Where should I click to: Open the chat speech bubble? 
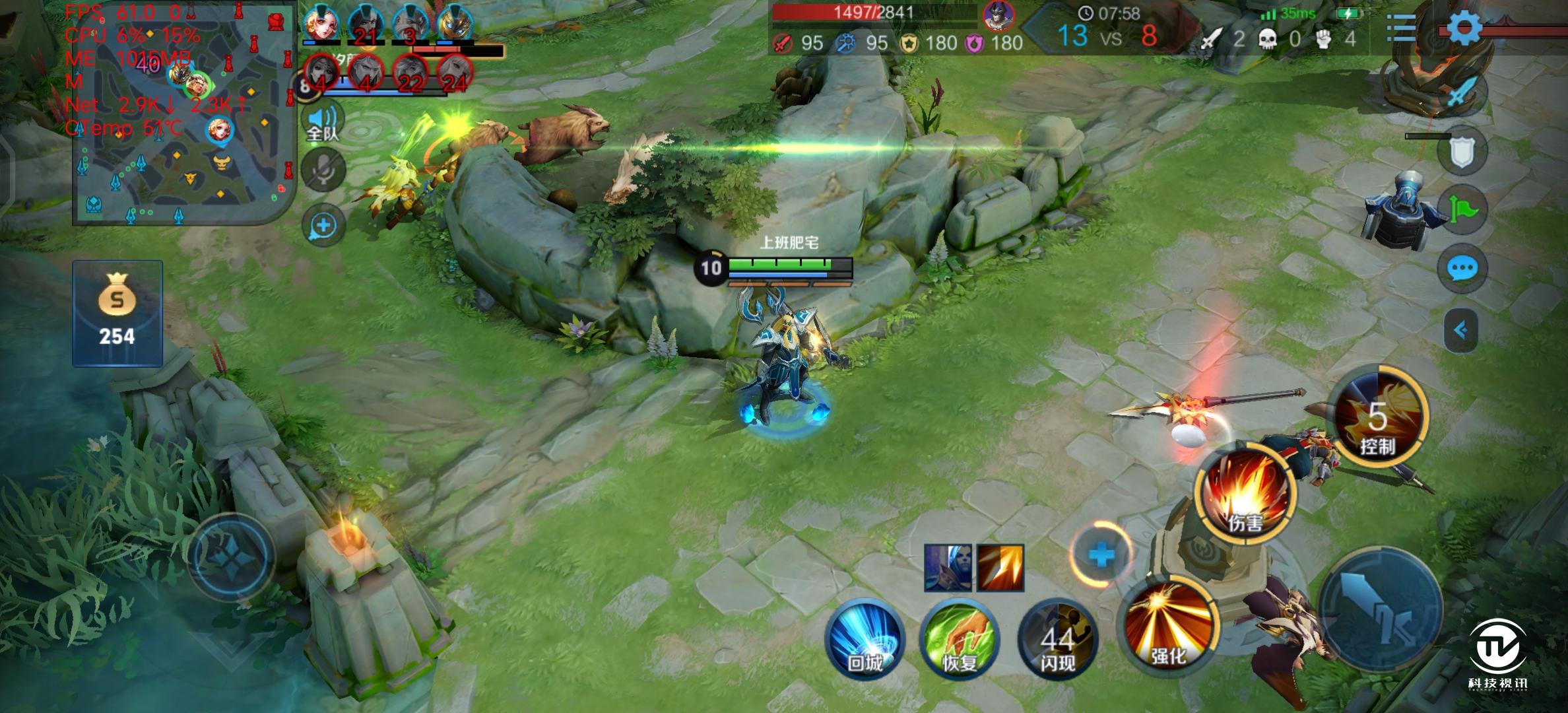click(1462, 269)
